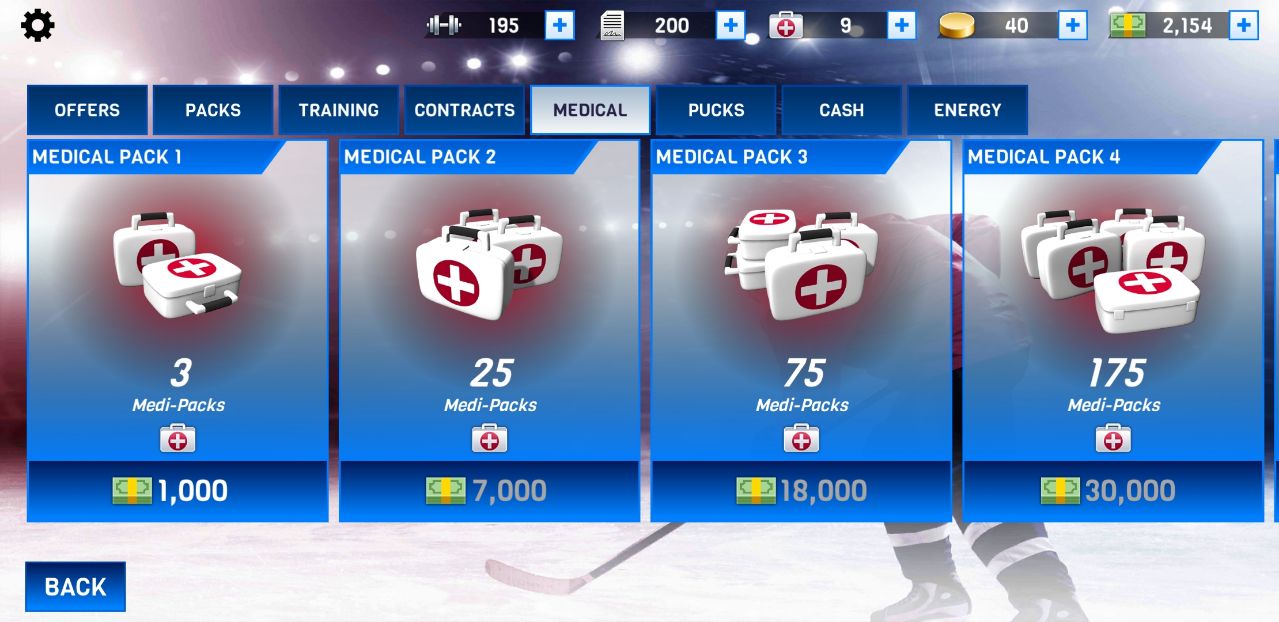This screenshot has width=1279, height=622.
Task: Open the Training shop tab
Action: (339, 110)
